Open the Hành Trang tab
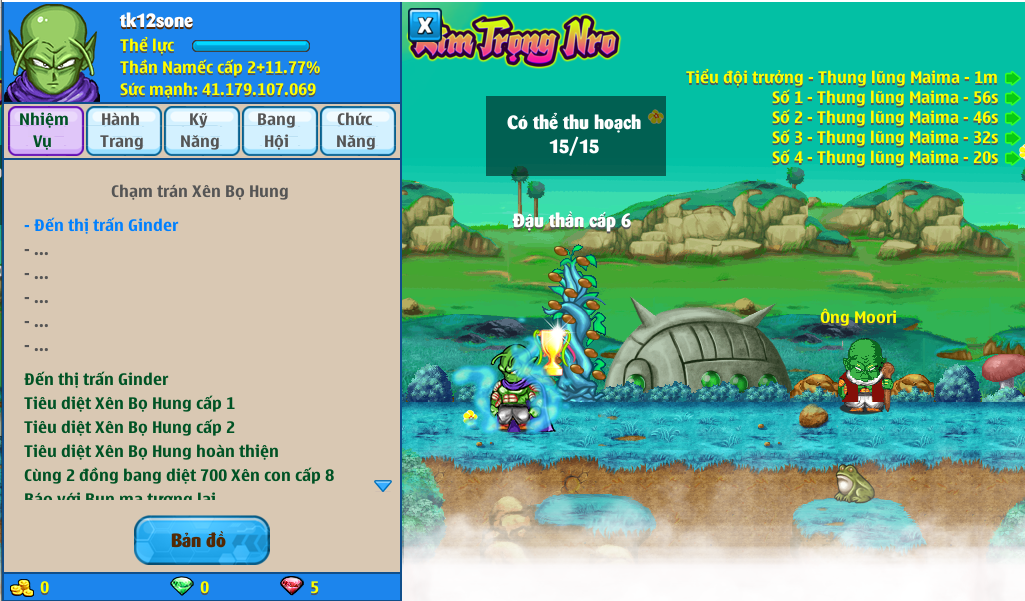1025x601 pixels. 121,131
